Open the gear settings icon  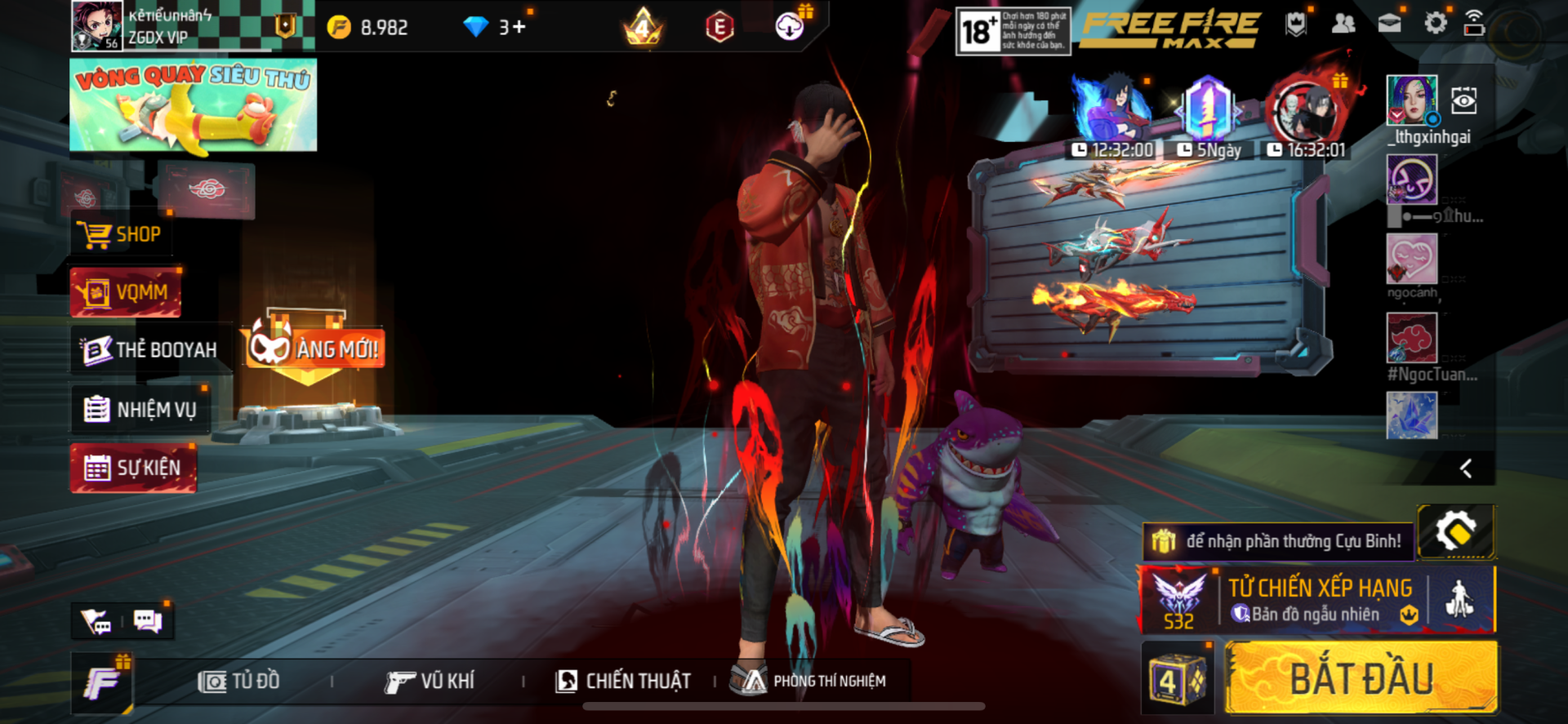[x=1435, y=24]
